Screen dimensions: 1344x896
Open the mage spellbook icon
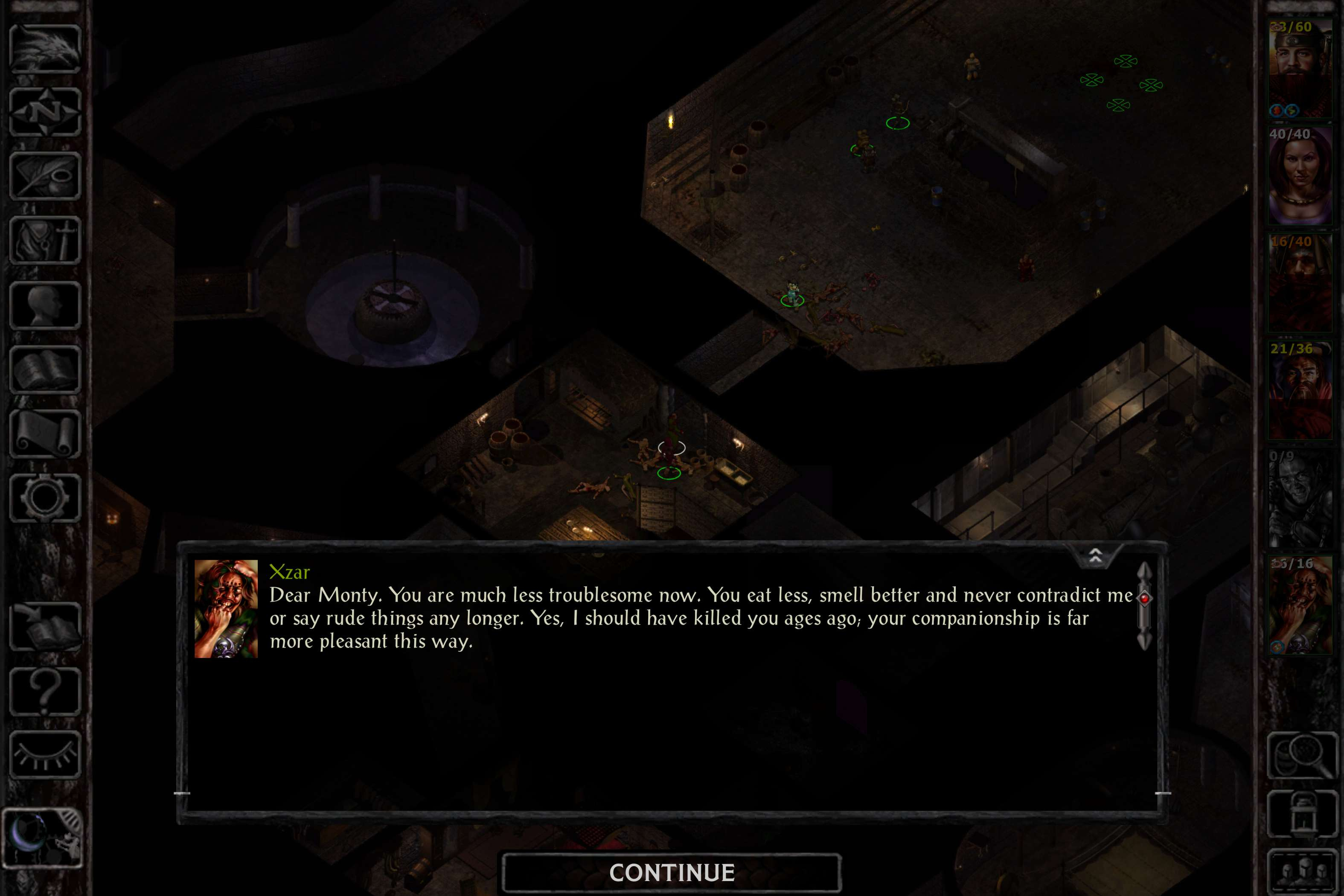45,369
